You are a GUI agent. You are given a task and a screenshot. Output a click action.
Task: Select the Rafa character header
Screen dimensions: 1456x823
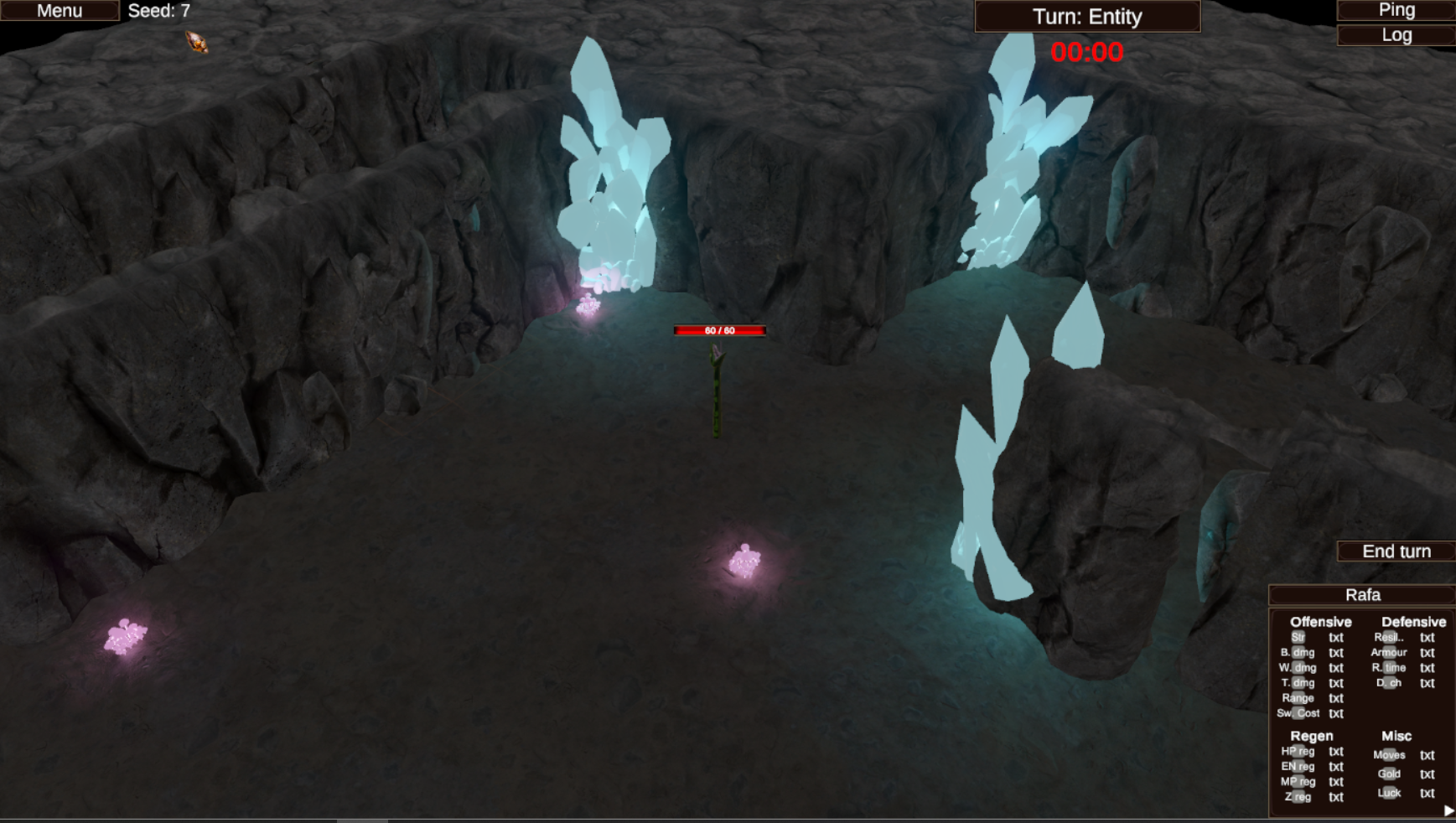[x=1362, y=595]
